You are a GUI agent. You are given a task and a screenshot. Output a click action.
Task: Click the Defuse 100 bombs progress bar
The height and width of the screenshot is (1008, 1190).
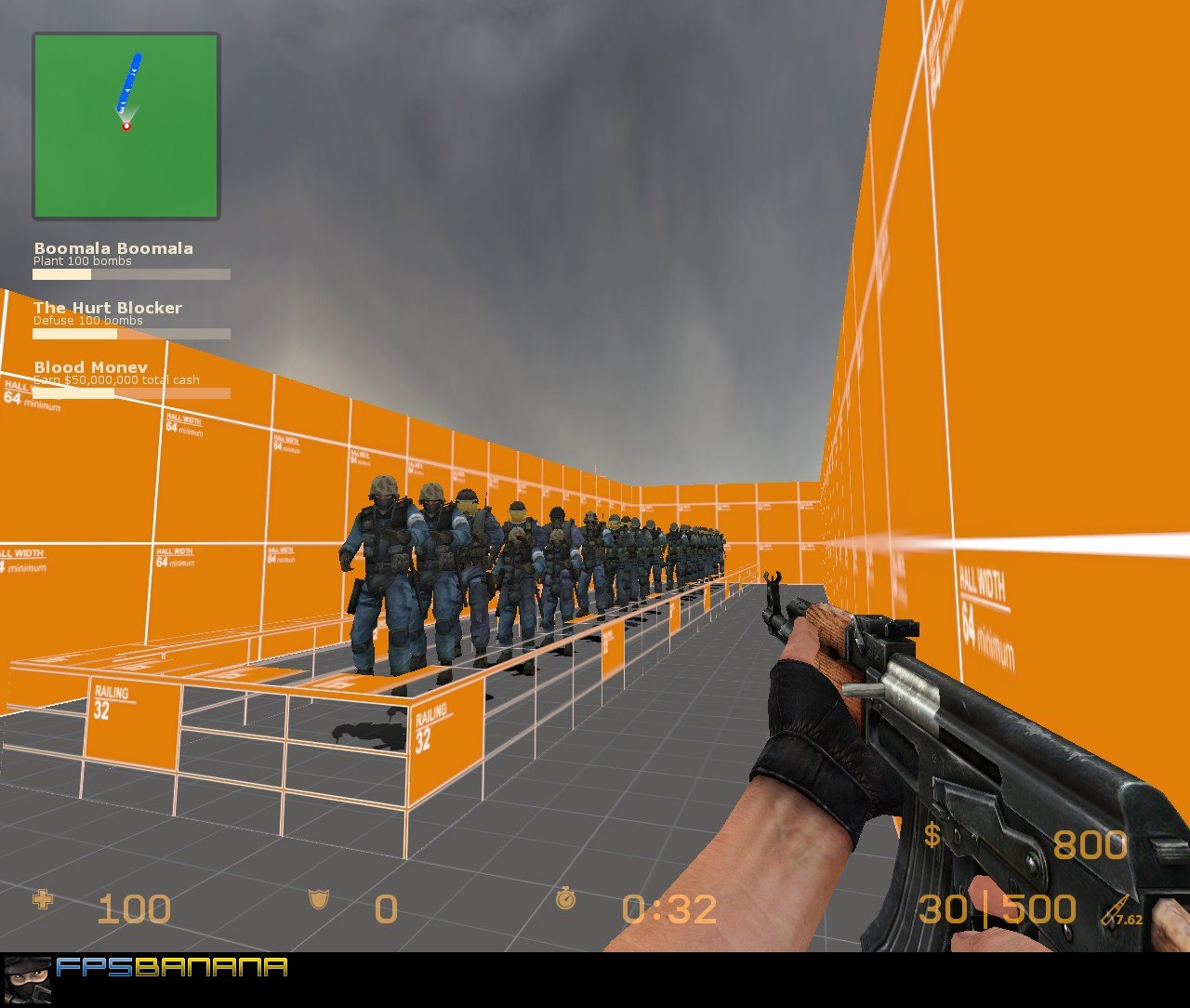tap(132, 333)
